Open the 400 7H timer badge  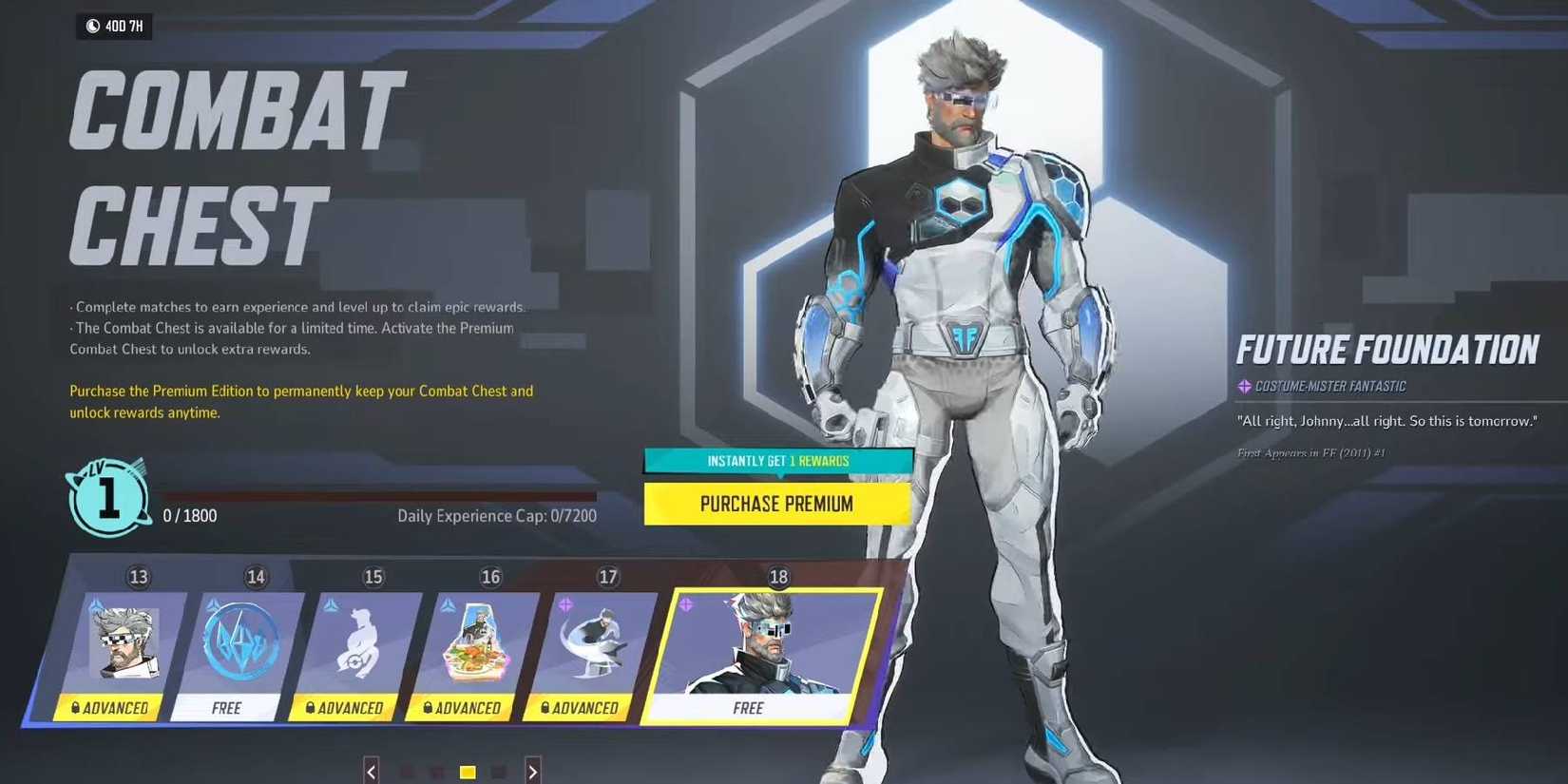[113, 27]
